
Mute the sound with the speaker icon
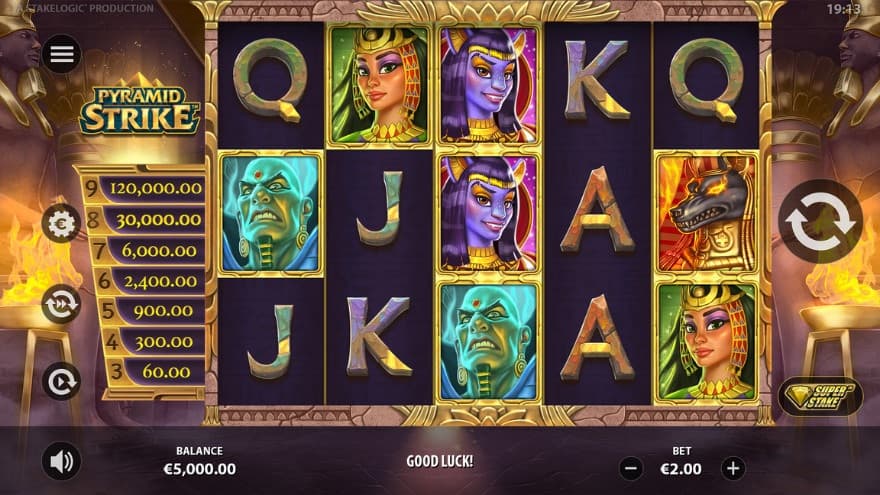62,461
